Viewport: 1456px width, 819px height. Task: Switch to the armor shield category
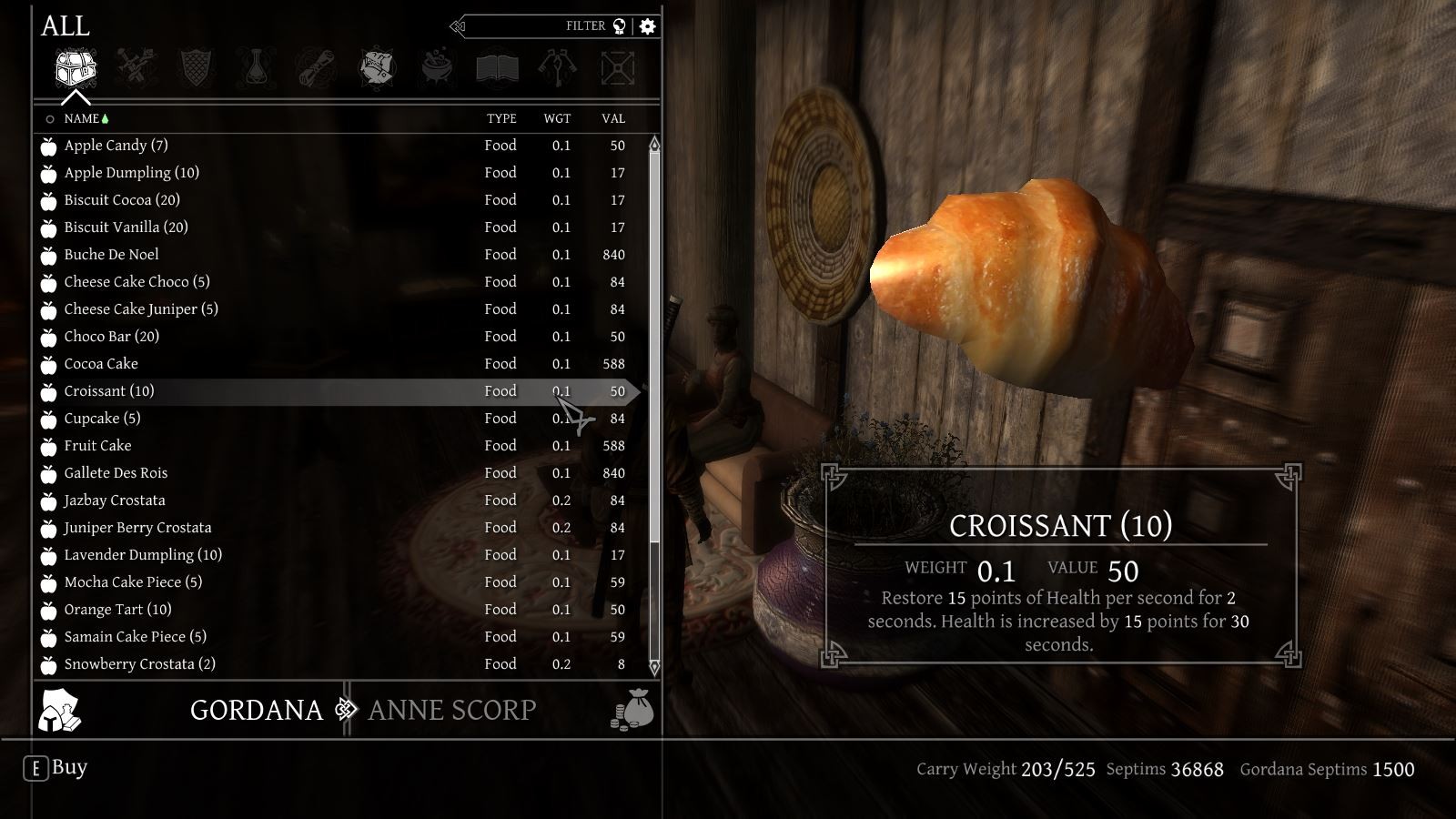click(197, 68)
